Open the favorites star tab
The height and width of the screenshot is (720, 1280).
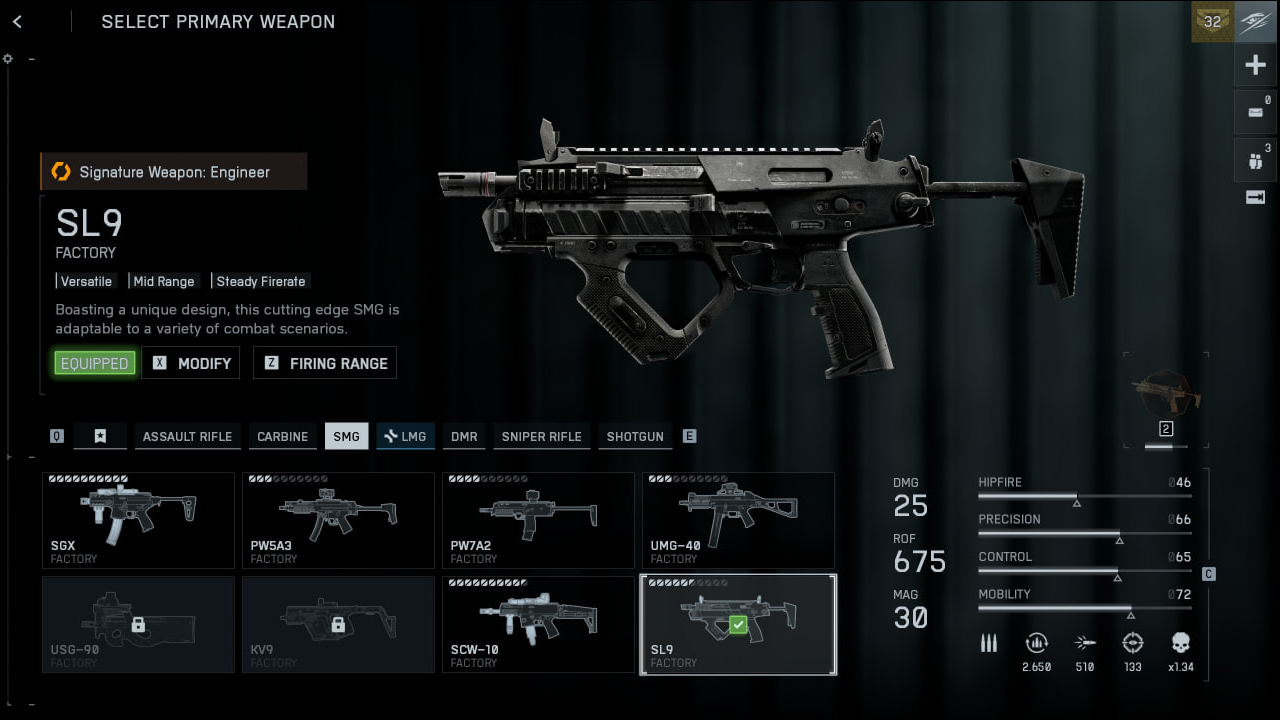pos(100,436)
